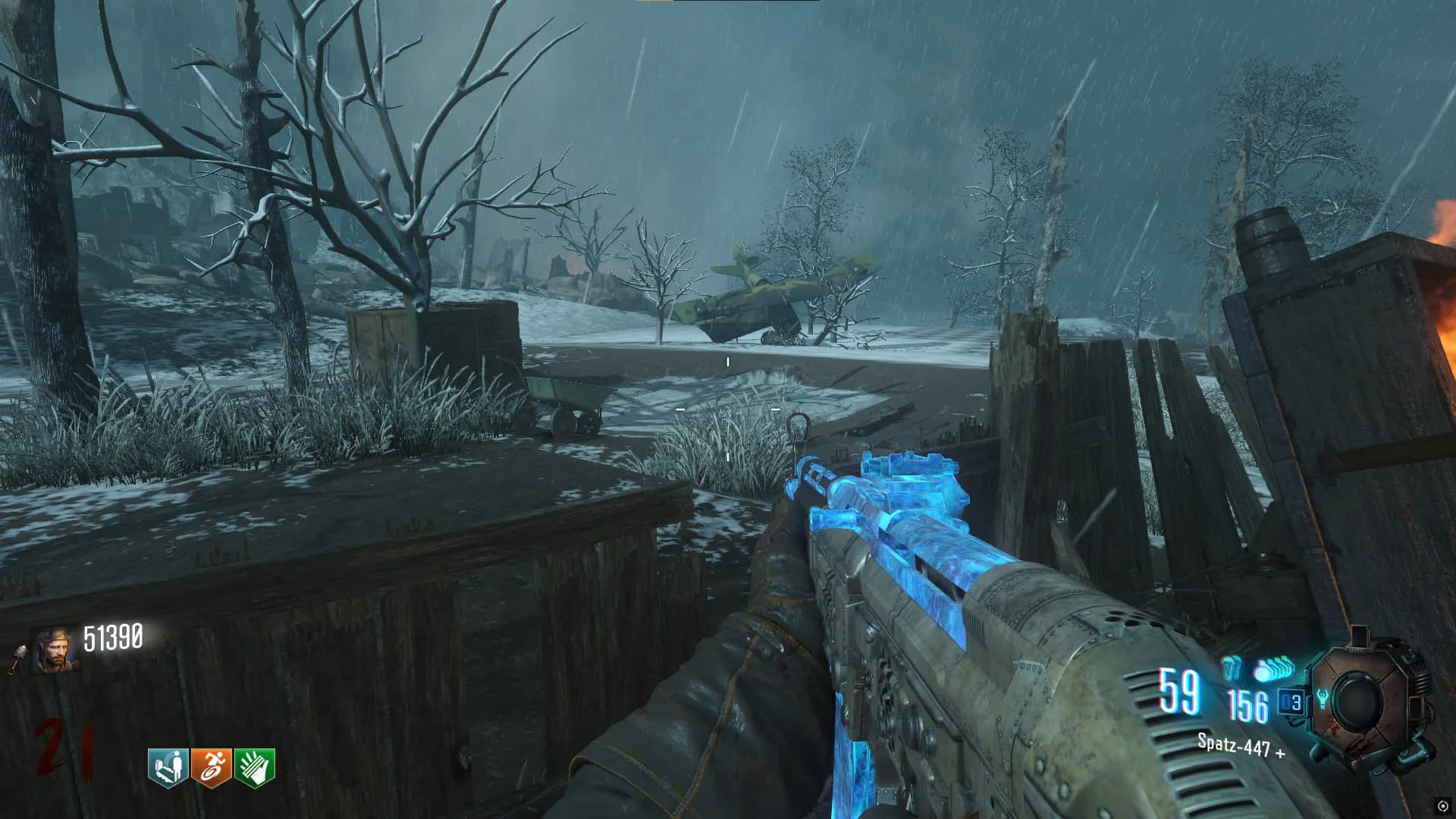The width and height of the screenshot is (1456, 819).
Task: Select the orange Stamin-Up perk icon
Action: click(x=211, y=767)
